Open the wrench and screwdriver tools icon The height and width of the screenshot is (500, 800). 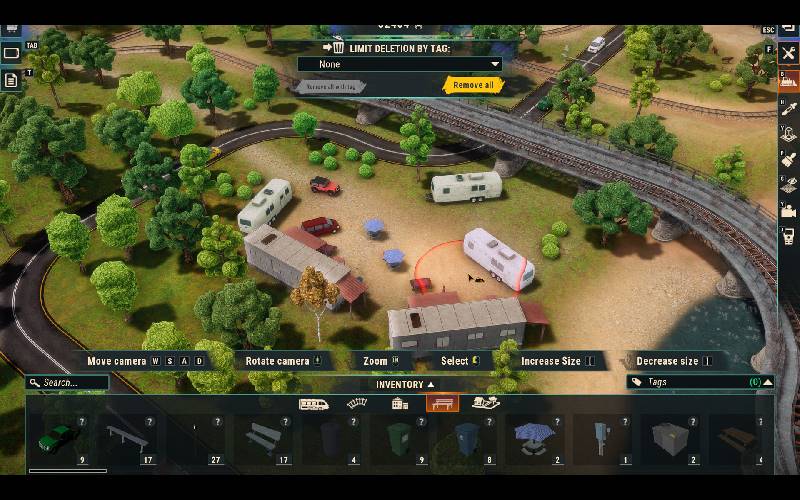pyautogui.click(x=787, y=54)
